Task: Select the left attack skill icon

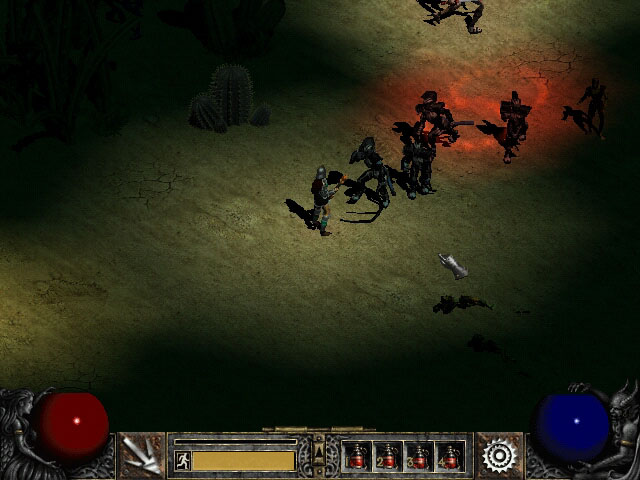Action: coord(141,455)
